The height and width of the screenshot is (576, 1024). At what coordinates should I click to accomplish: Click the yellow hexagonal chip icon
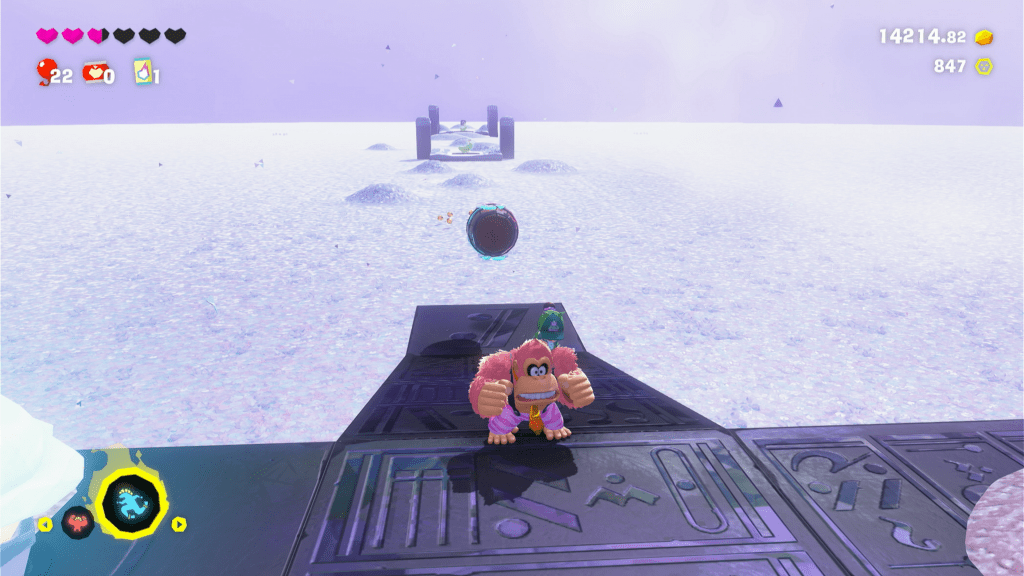[985, 66]
